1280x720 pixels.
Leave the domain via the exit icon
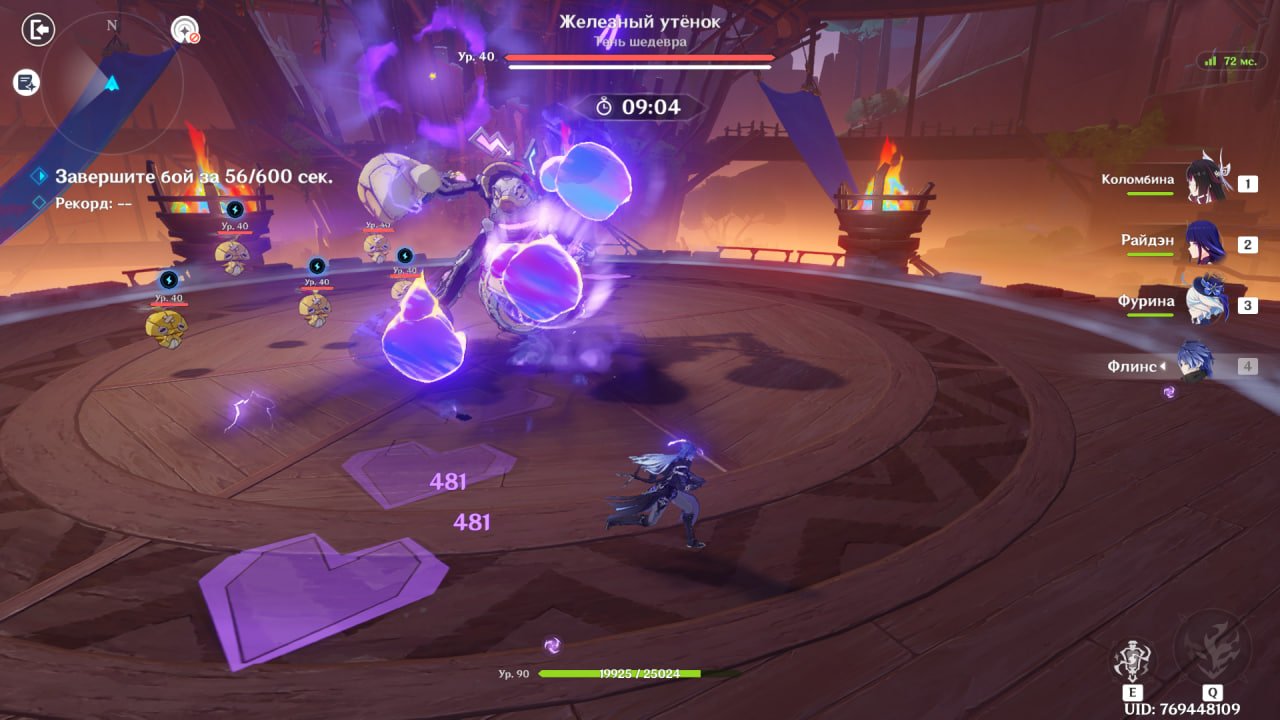38,31
